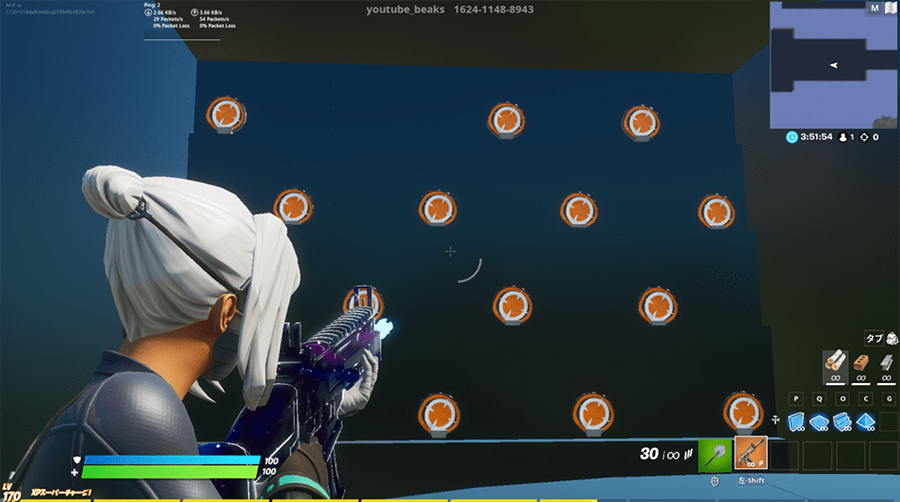Choose the wood building material
900x502 pixels.
[833, 364]
